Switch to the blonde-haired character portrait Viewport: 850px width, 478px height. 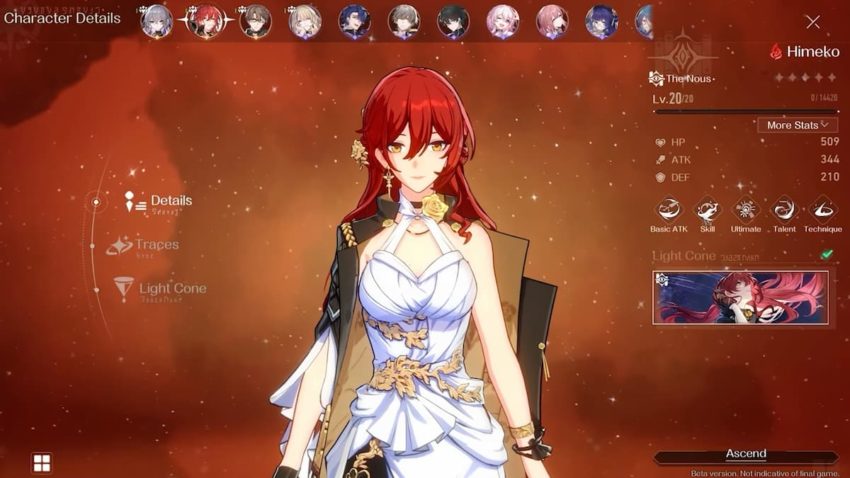coord(305,21)
